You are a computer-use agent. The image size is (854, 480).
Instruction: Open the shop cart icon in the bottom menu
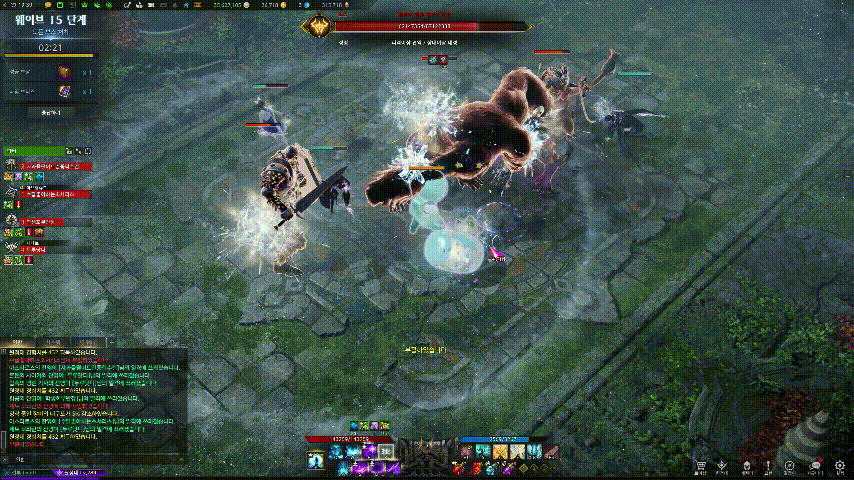699,465
